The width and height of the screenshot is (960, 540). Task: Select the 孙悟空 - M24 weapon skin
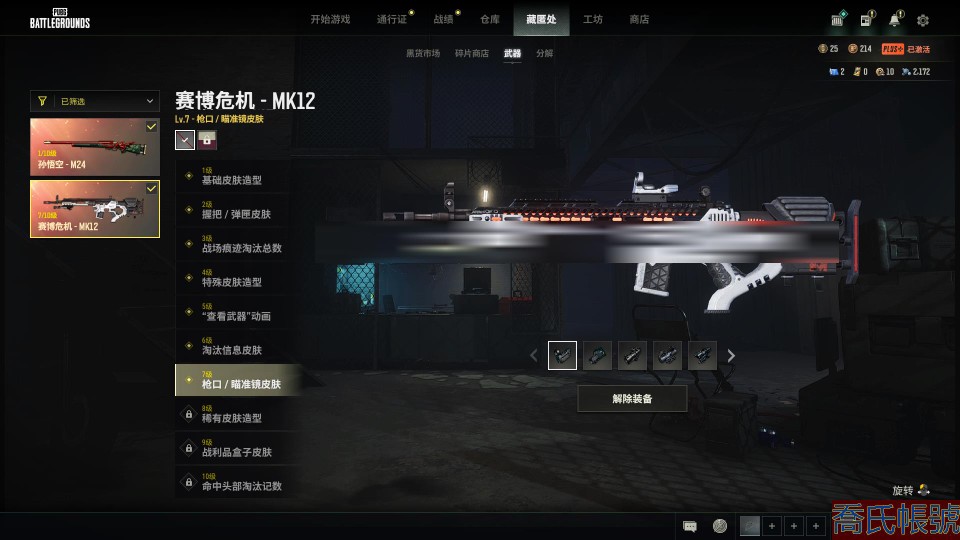pos(95,147)
